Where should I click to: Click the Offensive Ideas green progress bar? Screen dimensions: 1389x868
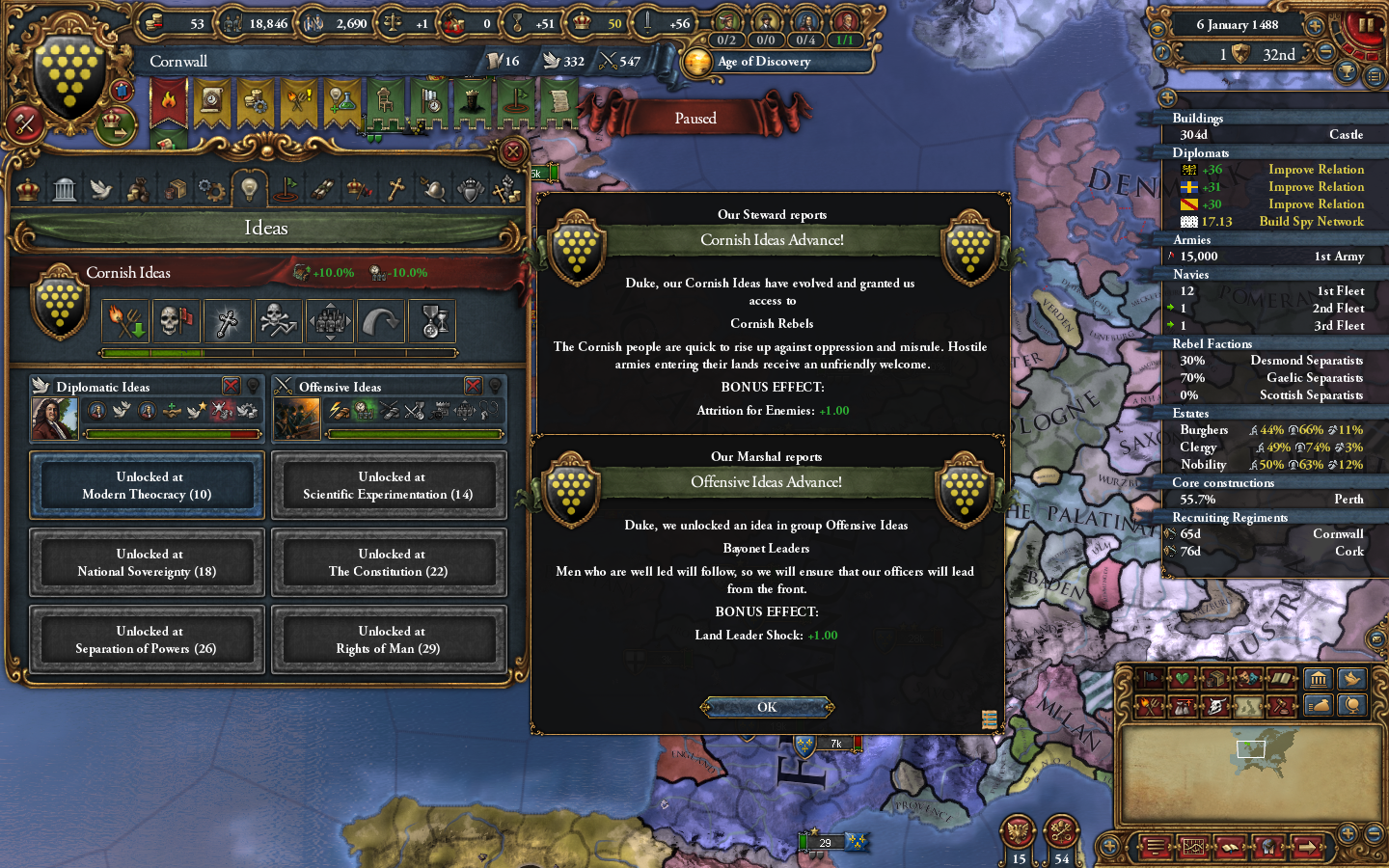tap(415, 434)
